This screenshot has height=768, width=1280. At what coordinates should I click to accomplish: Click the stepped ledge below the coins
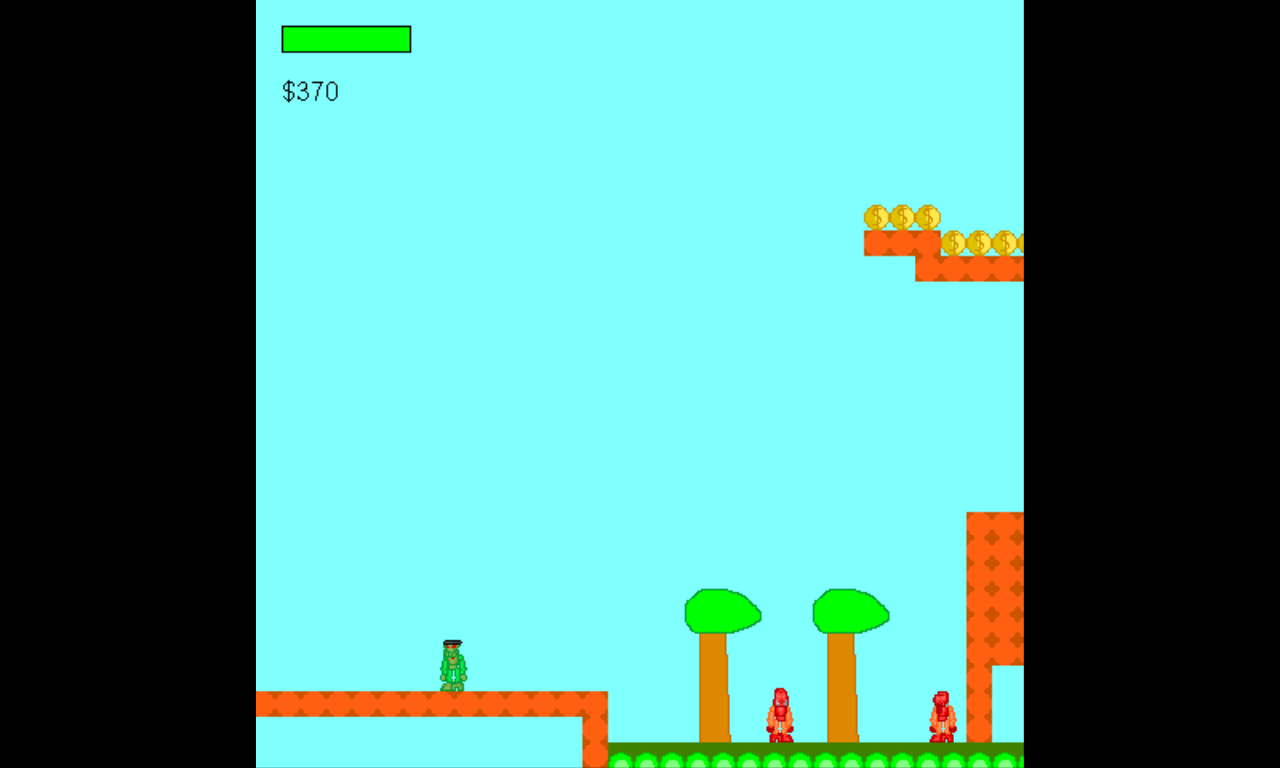pyautogui.click(x=965, y=270)
